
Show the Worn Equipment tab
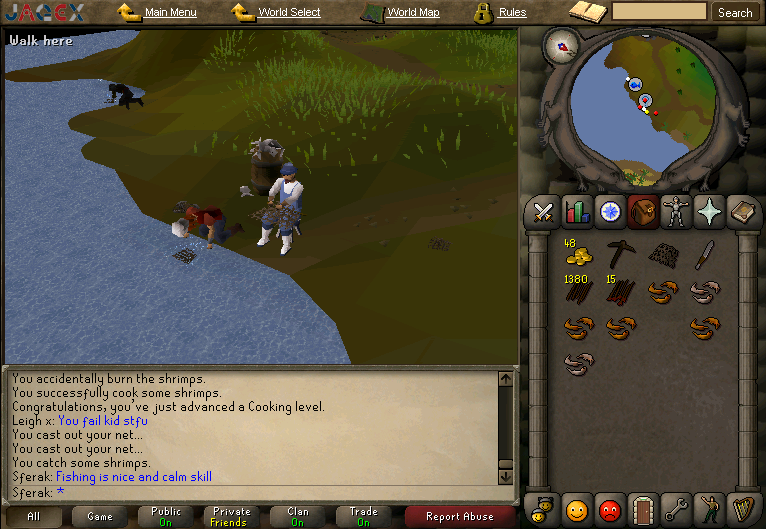coord(677,212)
